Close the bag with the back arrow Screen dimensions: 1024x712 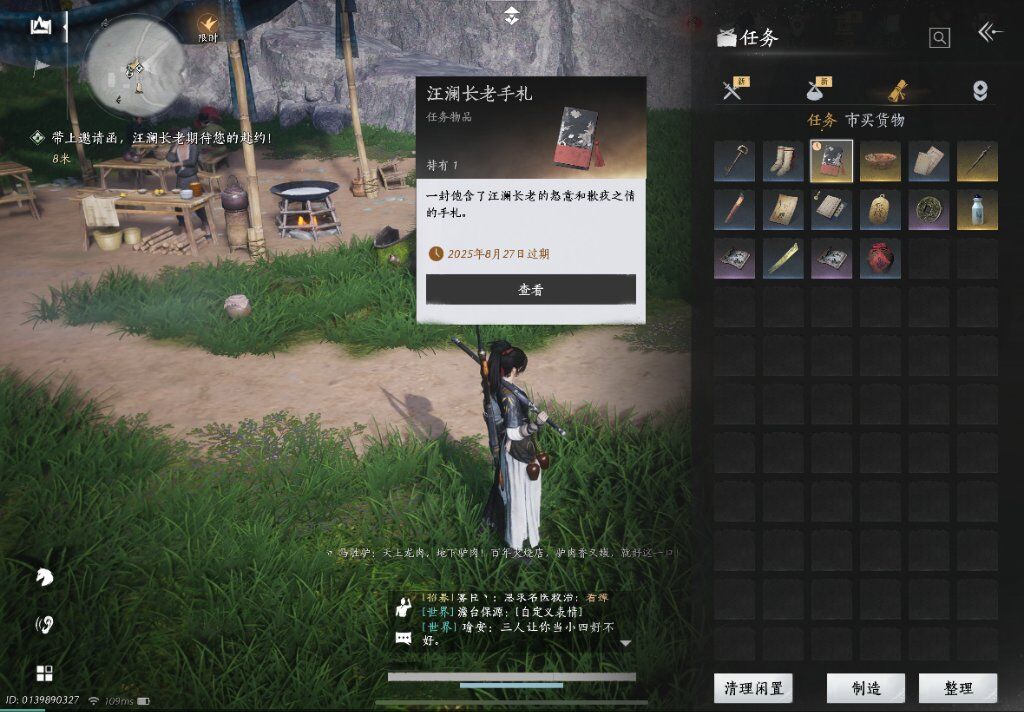tap(990, 34)
